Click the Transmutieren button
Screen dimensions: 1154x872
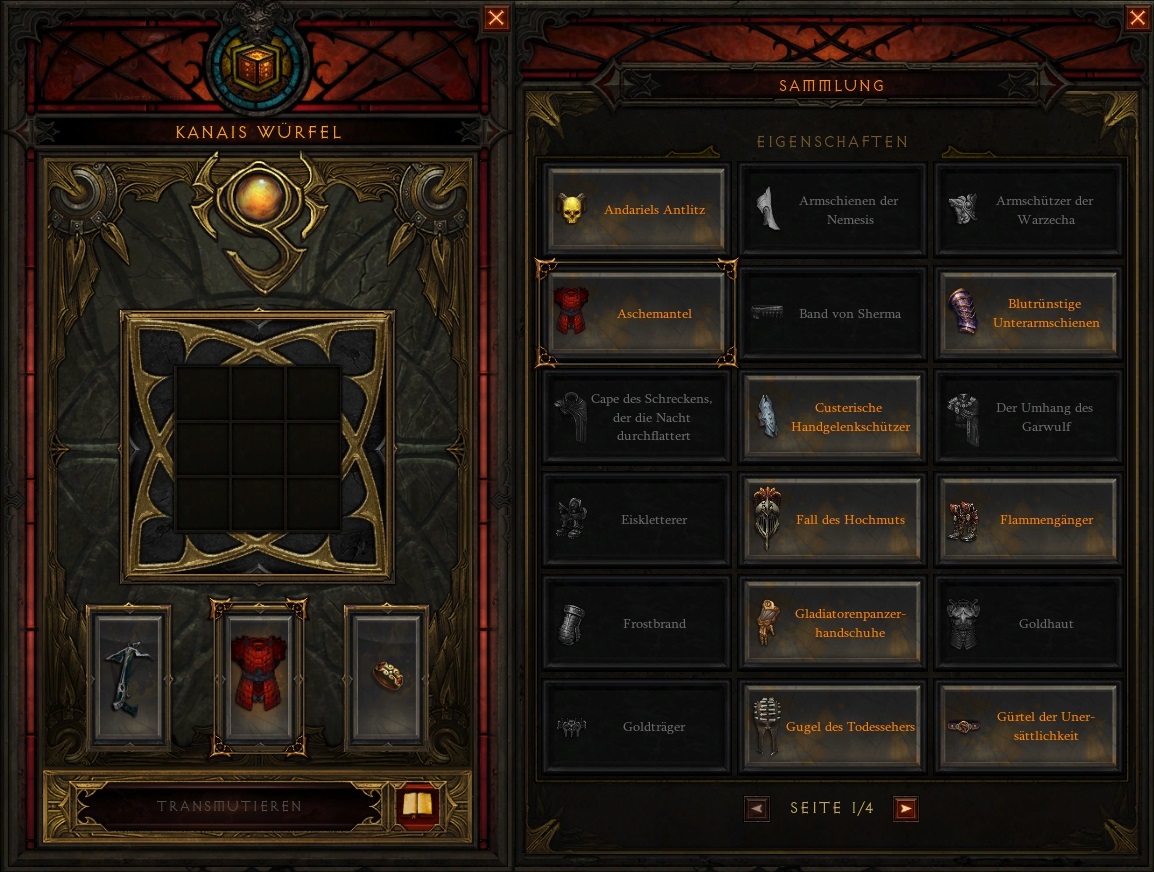point(229,806)
